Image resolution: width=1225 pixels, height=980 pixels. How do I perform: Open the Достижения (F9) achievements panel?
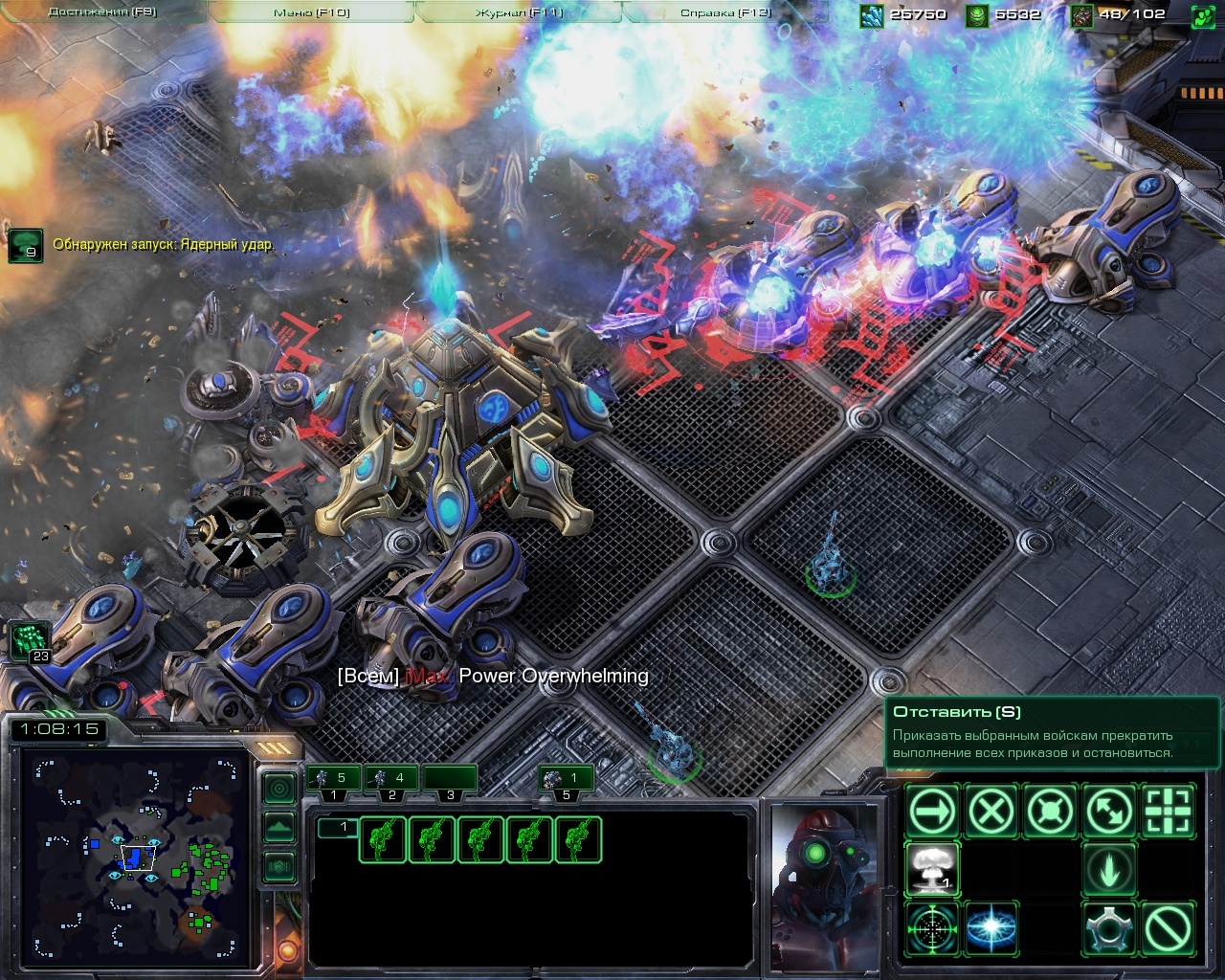click(x=102, y=12)
